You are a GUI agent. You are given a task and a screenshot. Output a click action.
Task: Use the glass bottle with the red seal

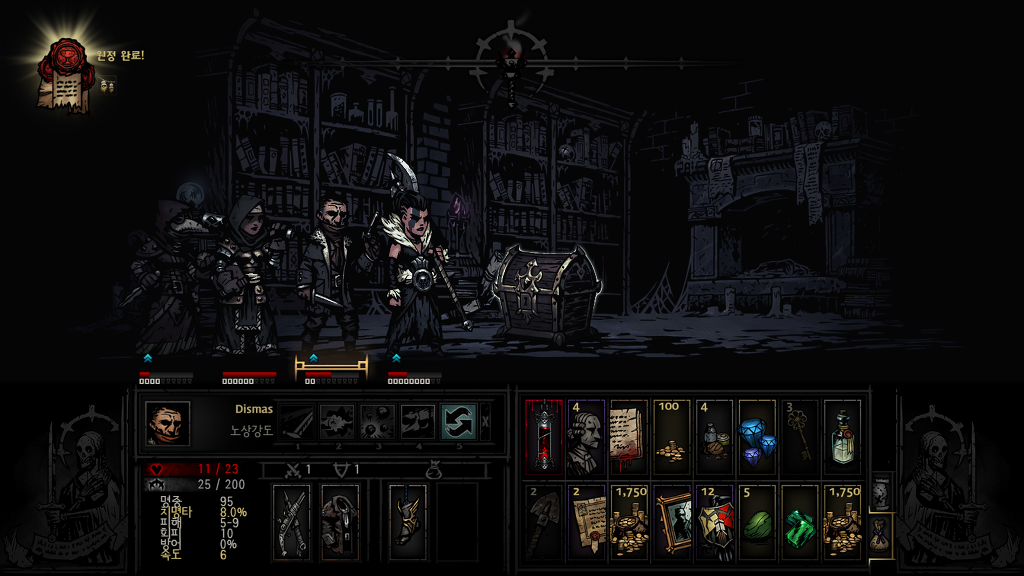(841, 436)
